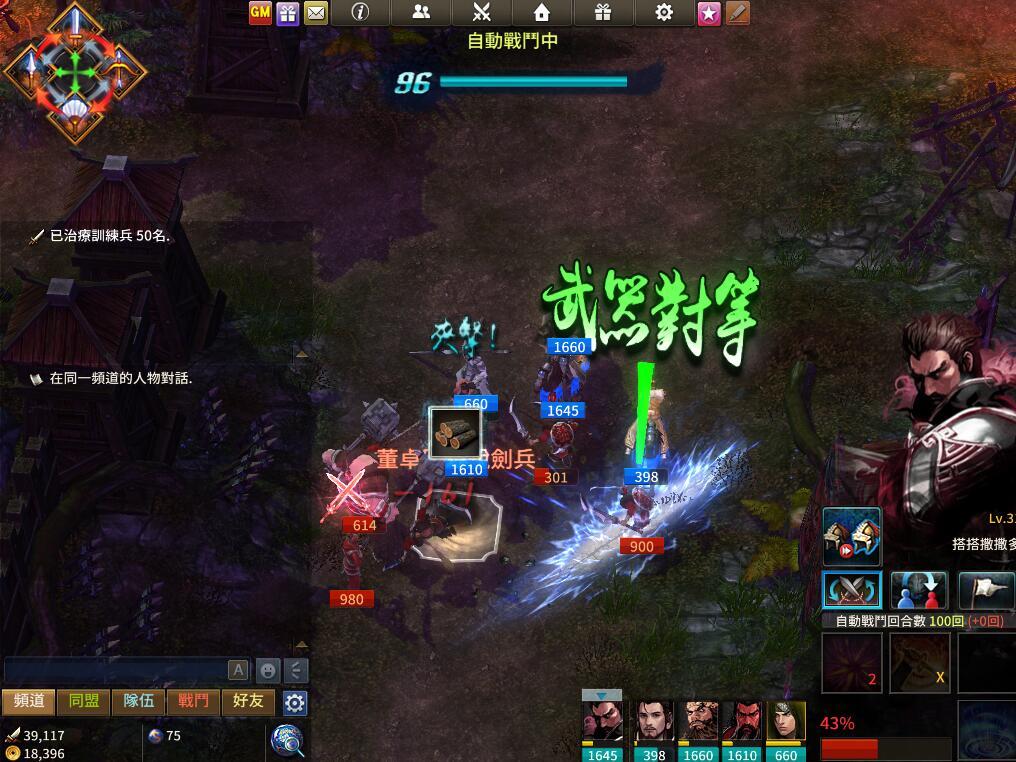
Task: Open chat settings gear button
Action: (294, 702)
